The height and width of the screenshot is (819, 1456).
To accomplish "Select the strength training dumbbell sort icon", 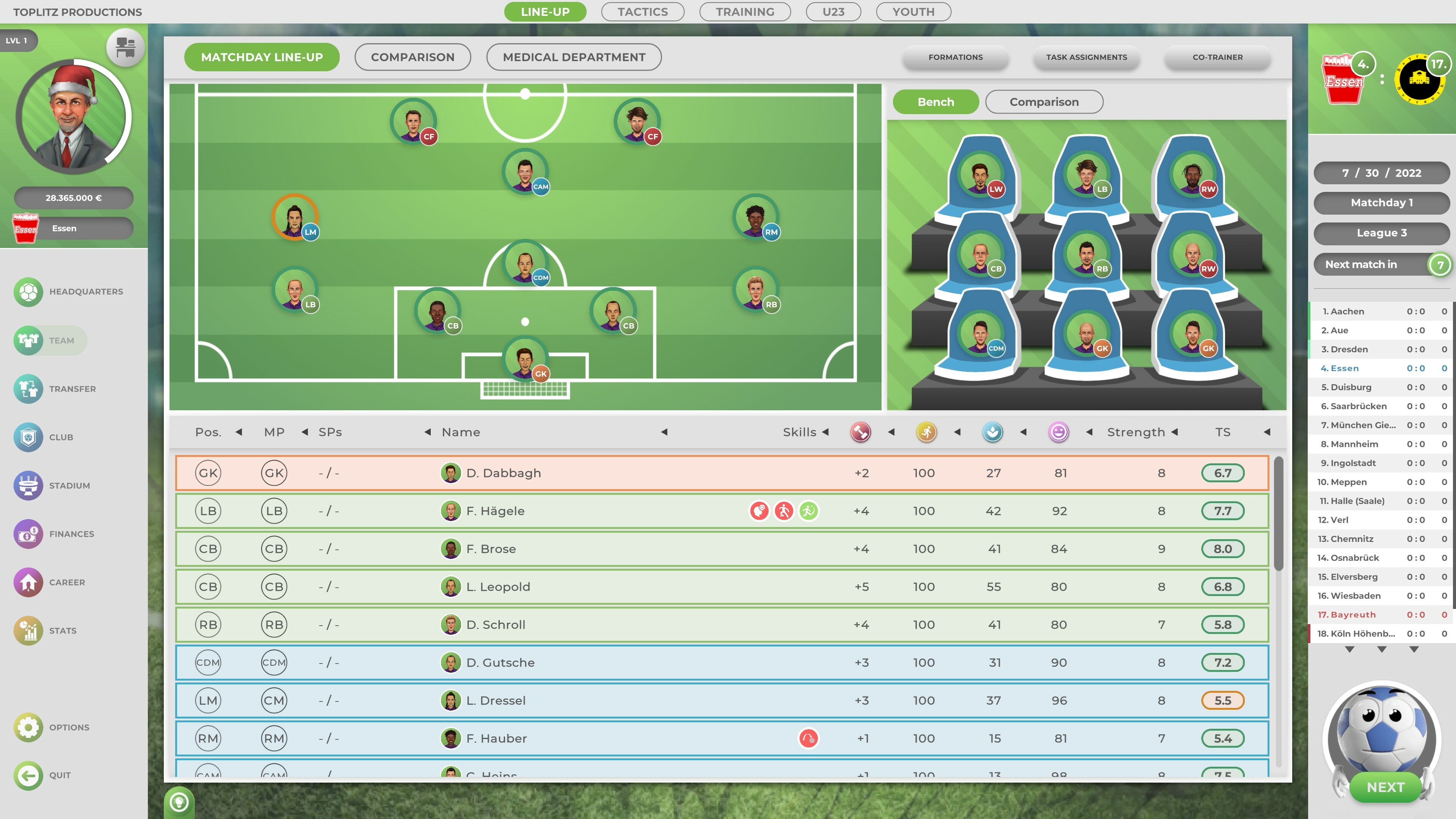I will pos(860,432).
